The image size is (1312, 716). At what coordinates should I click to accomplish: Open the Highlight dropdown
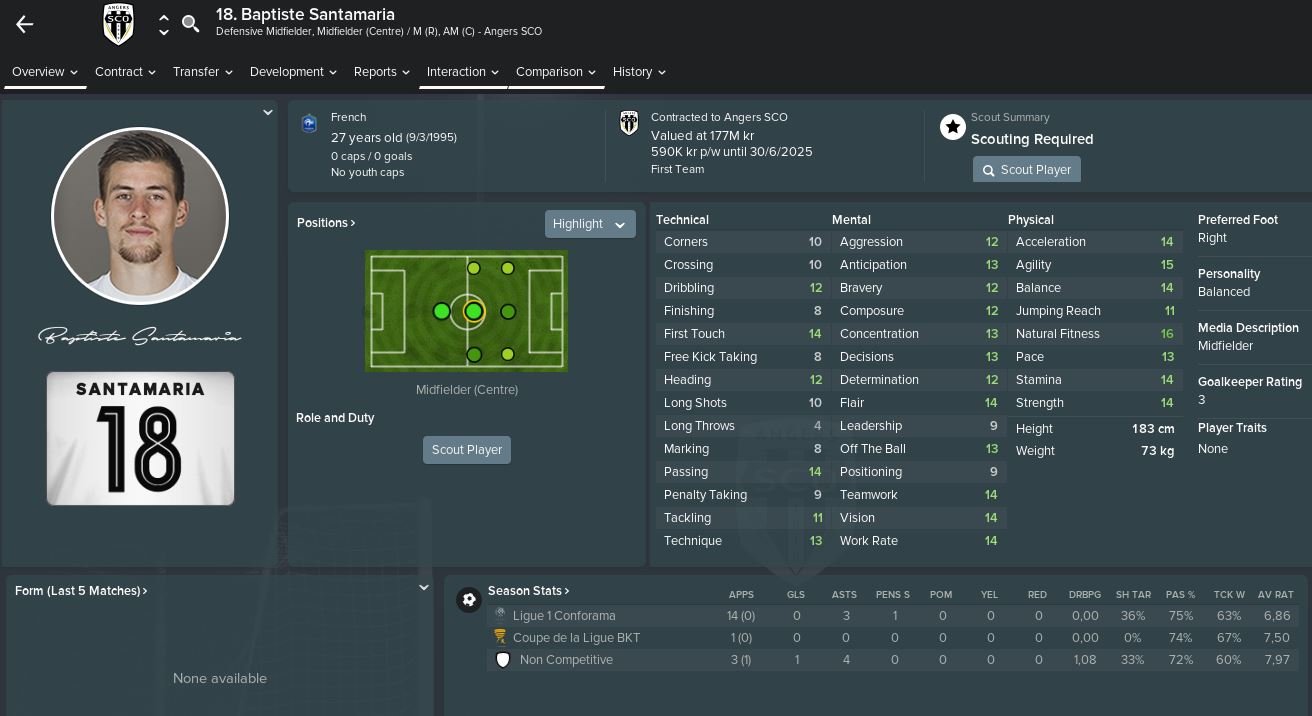click(590, 224)
